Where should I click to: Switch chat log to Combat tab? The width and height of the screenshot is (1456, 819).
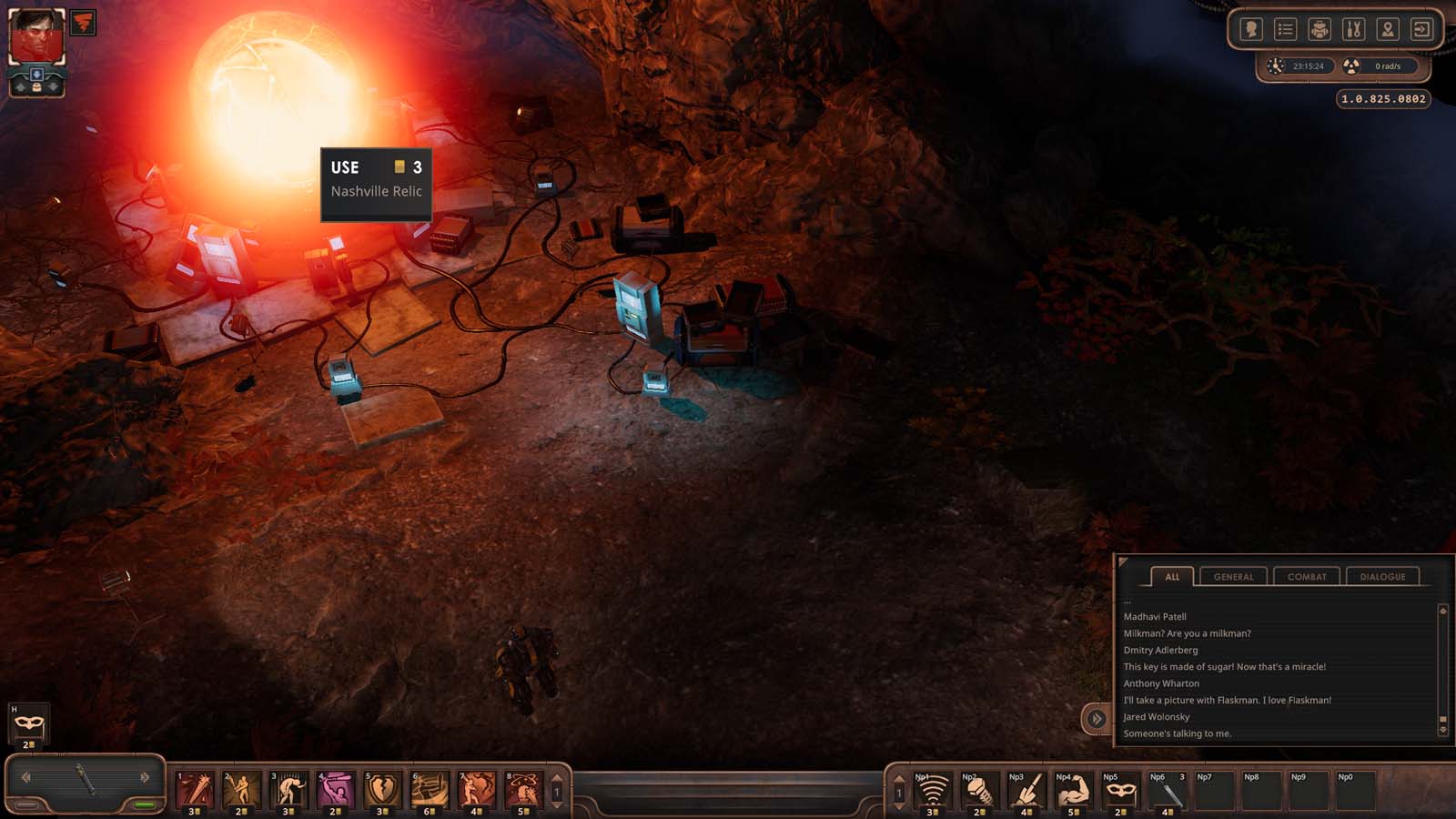point(1307,576)
